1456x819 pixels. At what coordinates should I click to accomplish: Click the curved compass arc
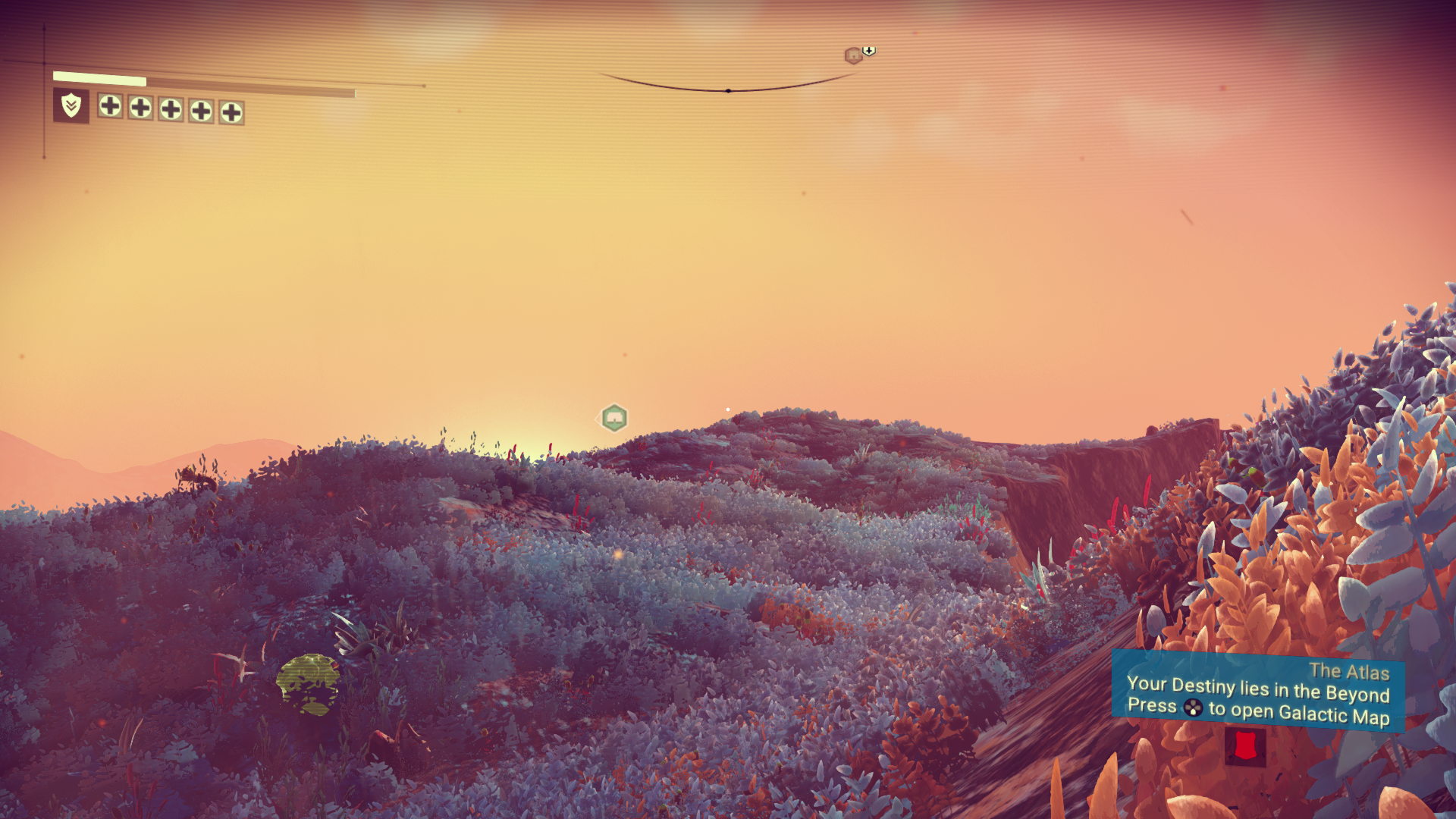coord(728,89)
